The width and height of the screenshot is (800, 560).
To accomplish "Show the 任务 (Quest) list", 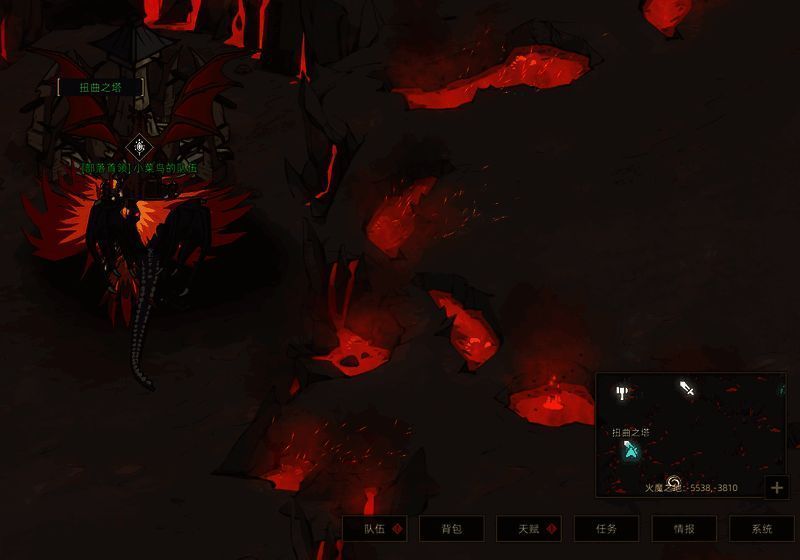I will click(606, 529).
